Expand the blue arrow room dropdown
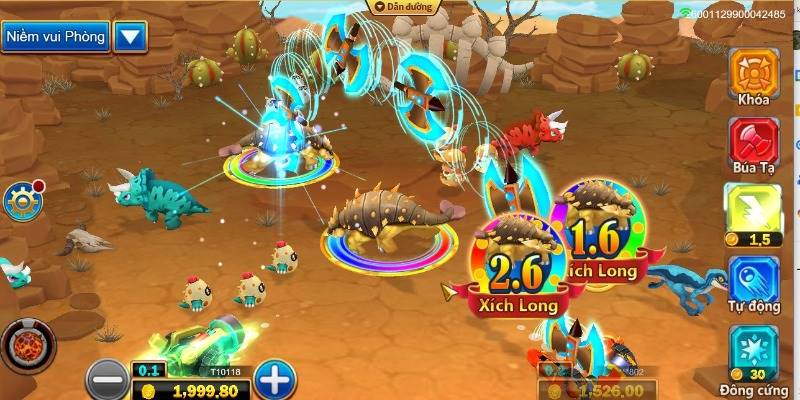The width and height of the screenshot is (800, 400). (x=131, y=38)
